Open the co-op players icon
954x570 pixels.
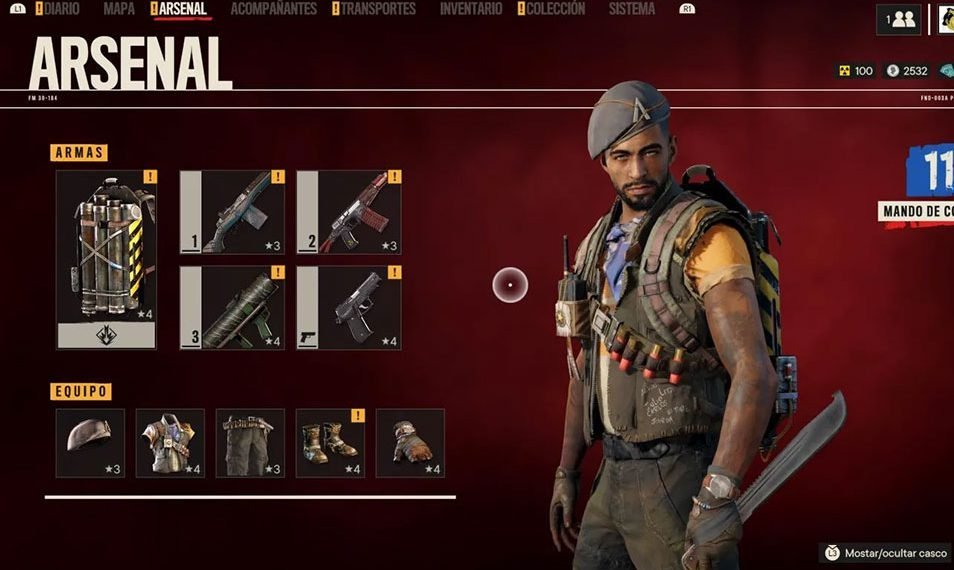(x=898, y=19)
